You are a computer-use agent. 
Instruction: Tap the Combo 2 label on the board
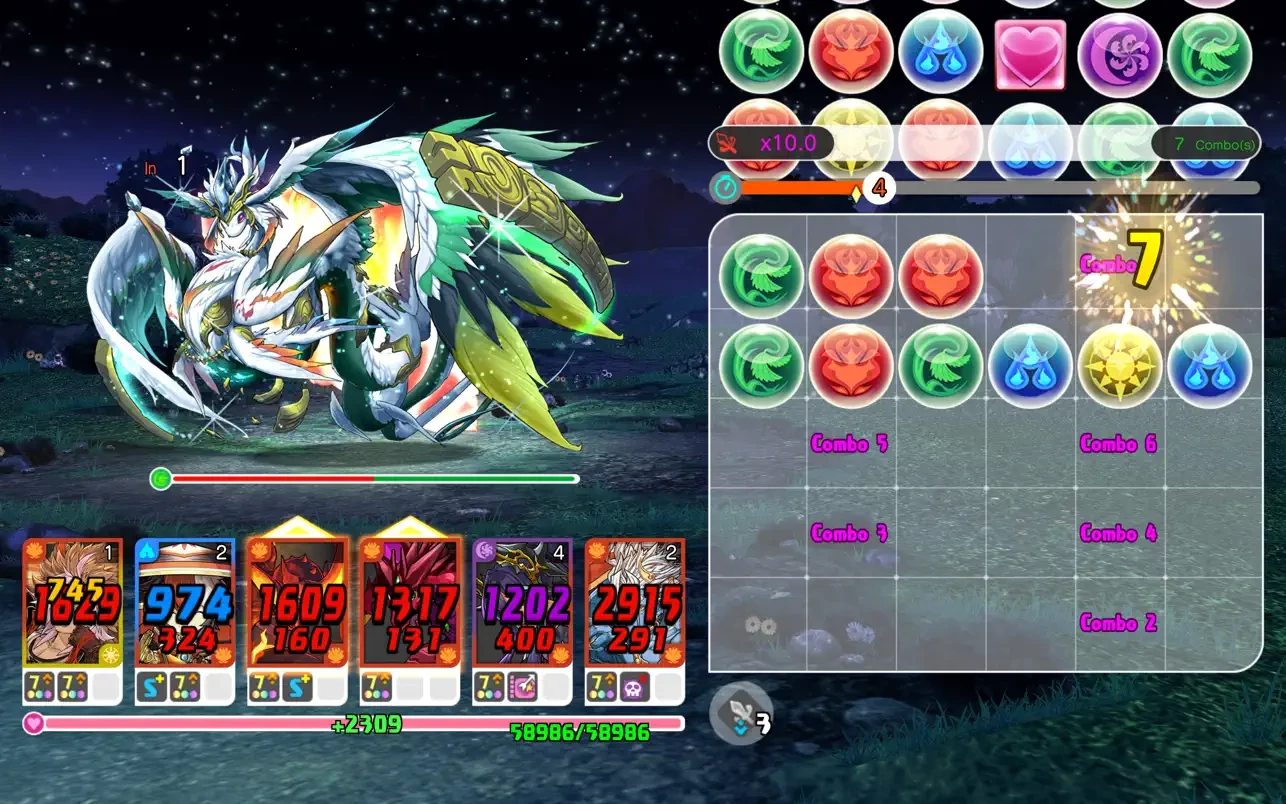point(1118,623)
